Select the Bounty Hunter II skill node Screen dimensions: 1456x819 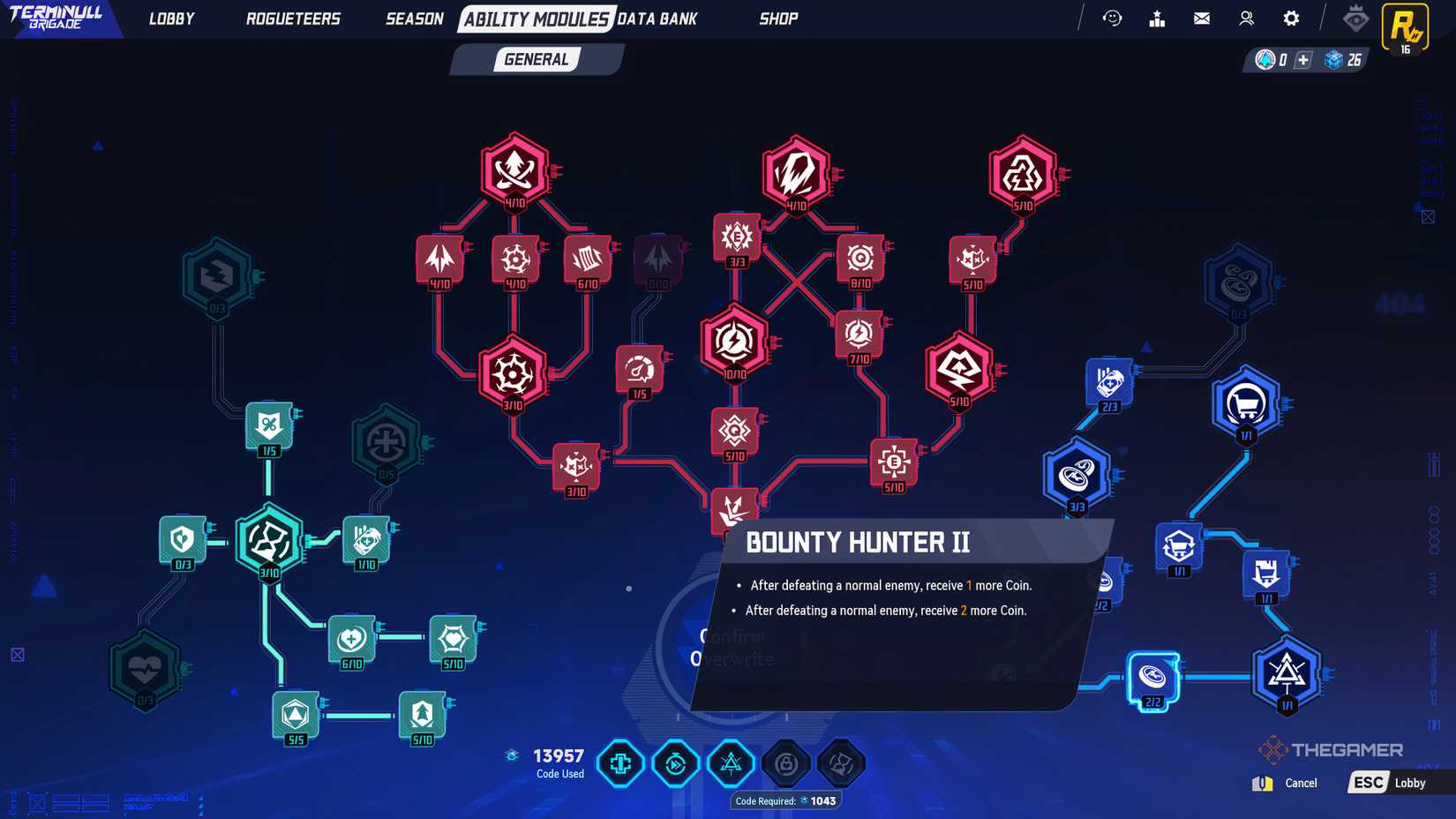pyautogui.click(x=732, y=512)
